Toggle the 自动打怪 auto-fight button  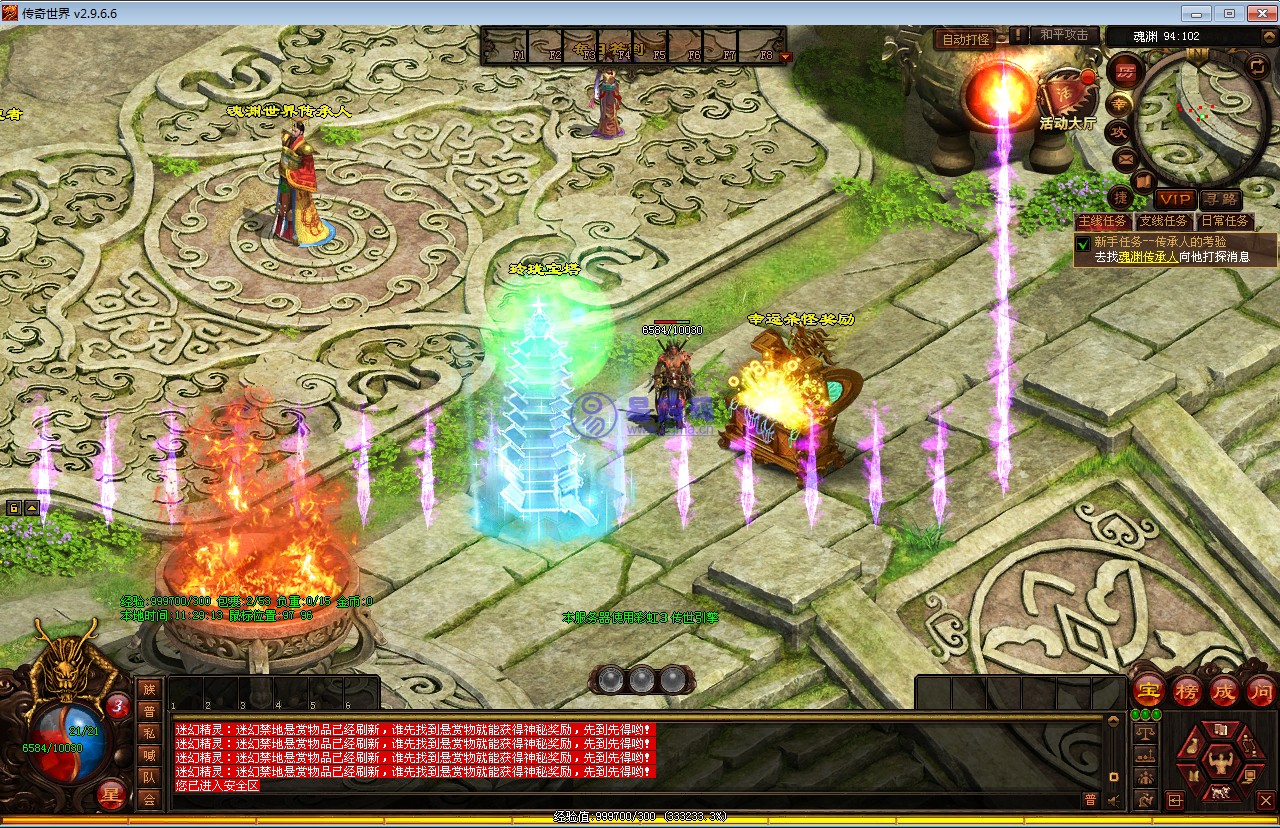[x=964, y=40]
